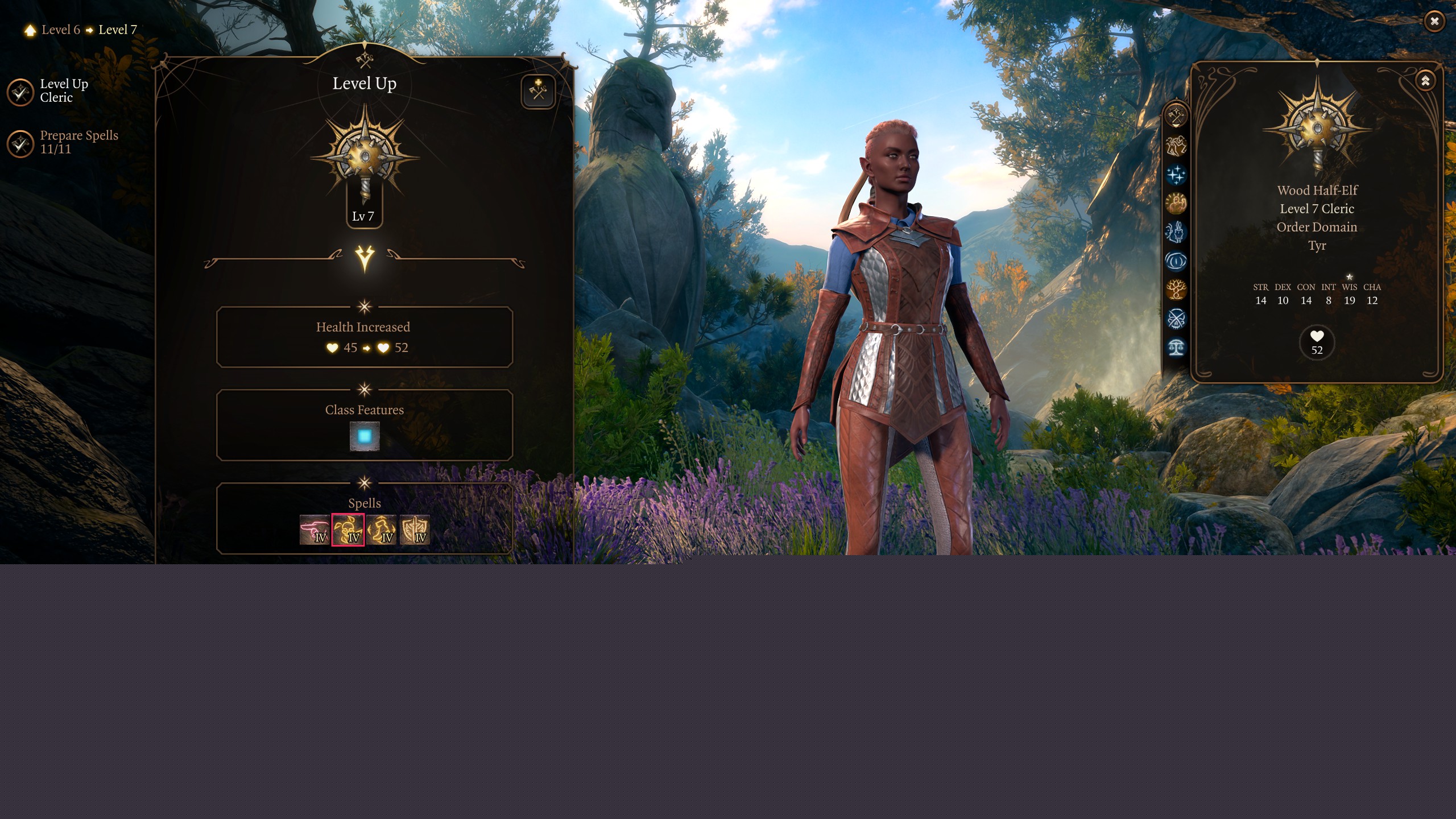Select the face and candle tab
1456x819 pixels.
pos(1176,232)
